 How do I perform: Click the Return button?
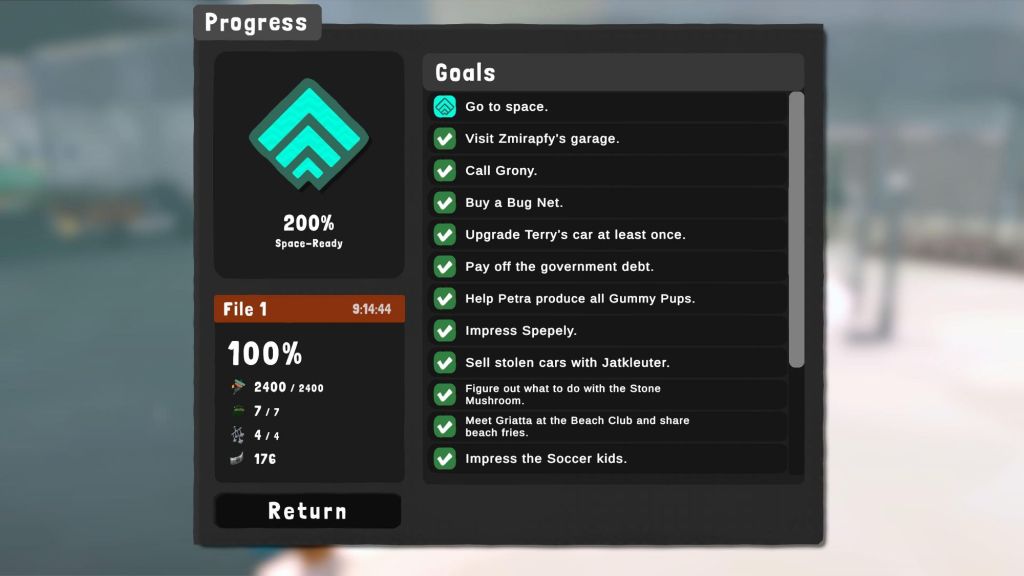pos(307,511)
